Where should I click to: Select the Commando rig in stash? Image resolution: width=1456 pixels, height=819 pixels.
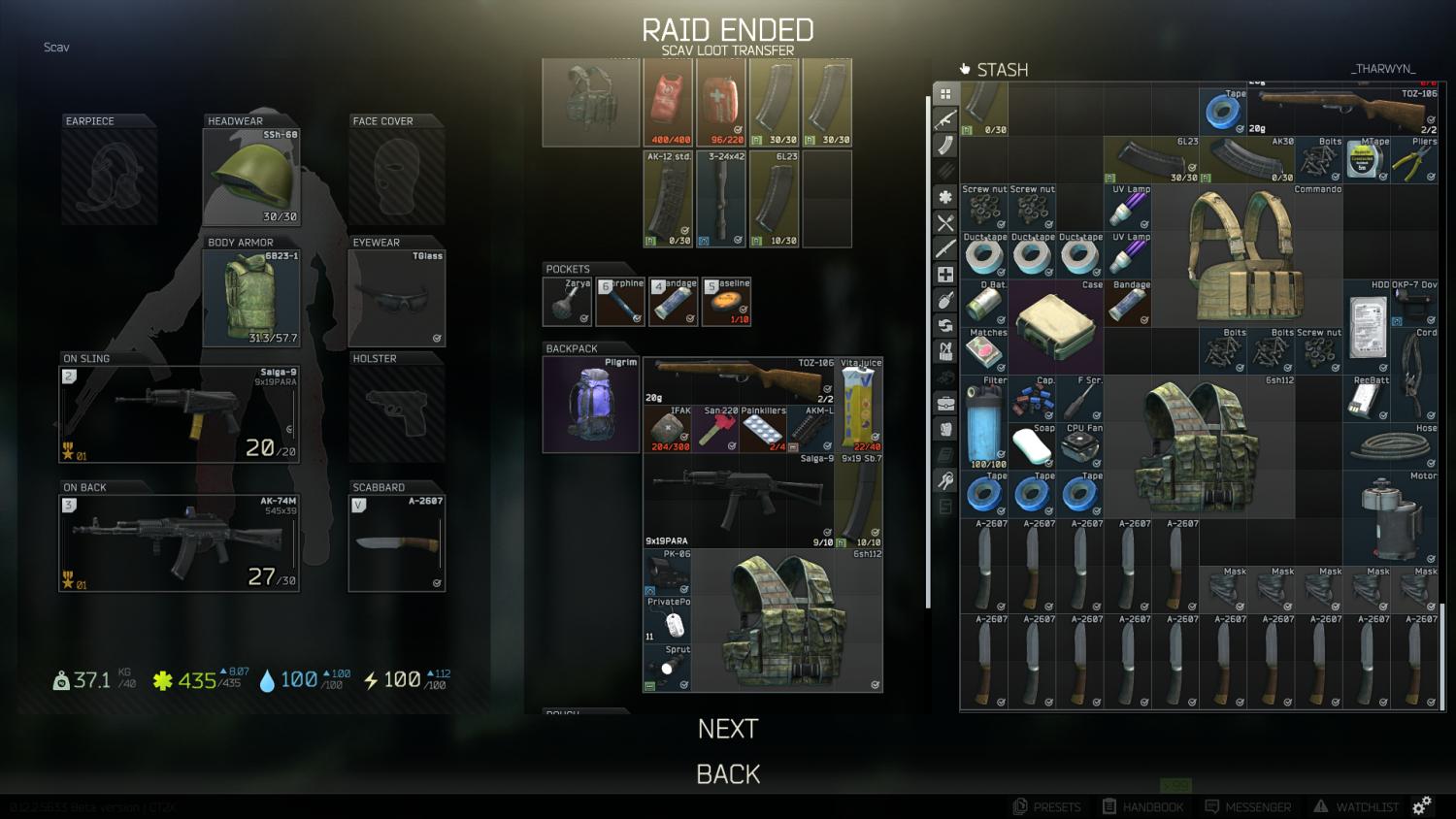(x=1246, y=254)
